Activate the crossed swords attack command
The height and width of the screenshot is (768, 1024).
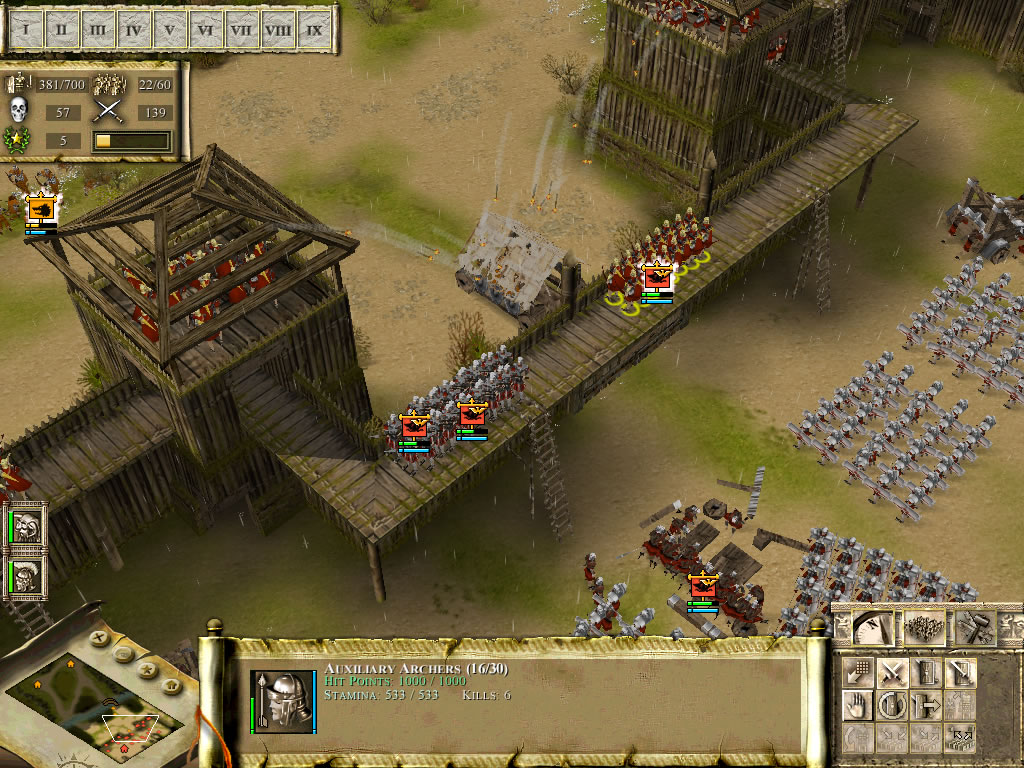pyautogui.click(x=892, y=672)
